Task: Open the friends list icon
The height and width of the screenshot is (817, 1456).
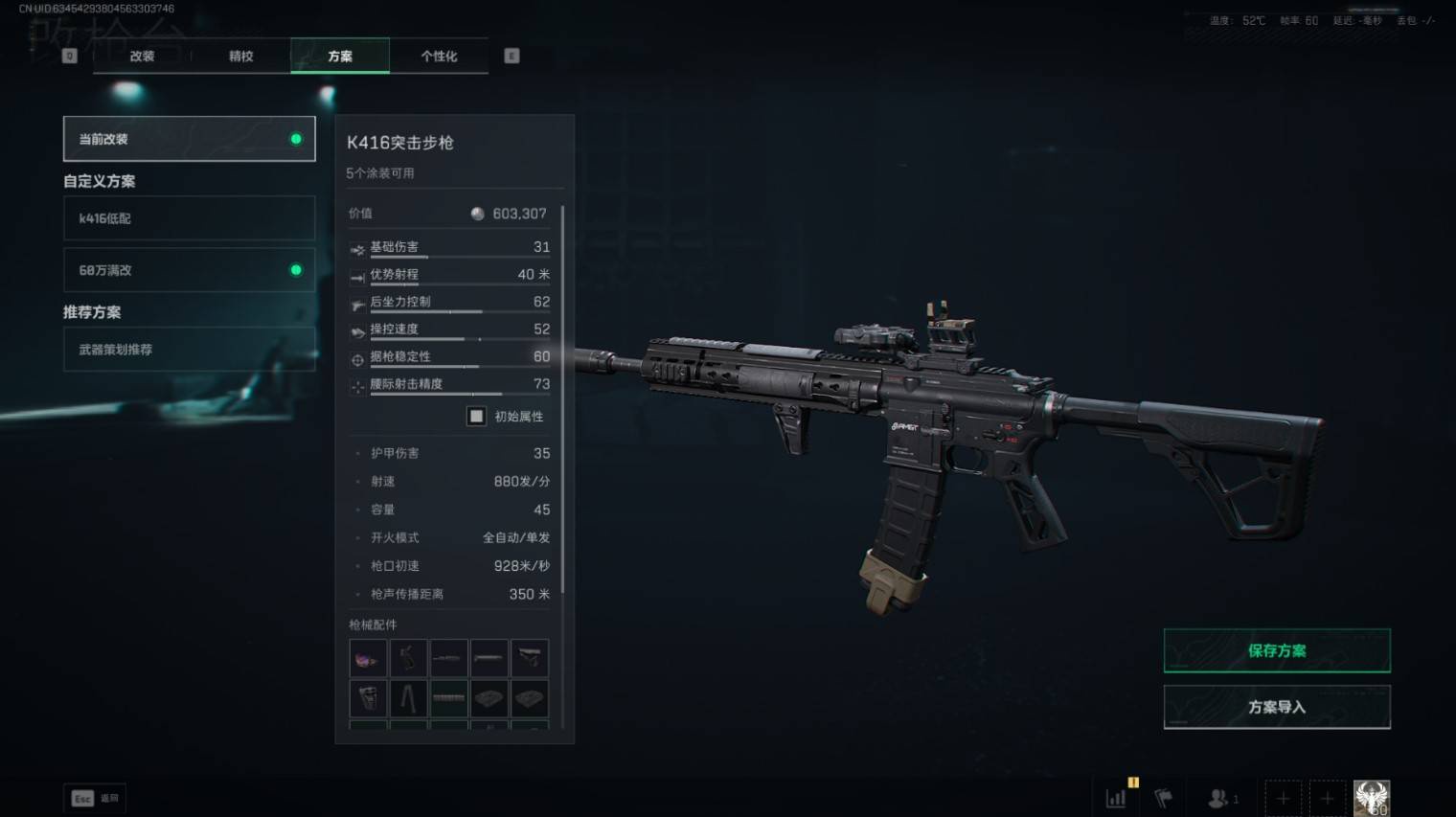Action: 1219,798
